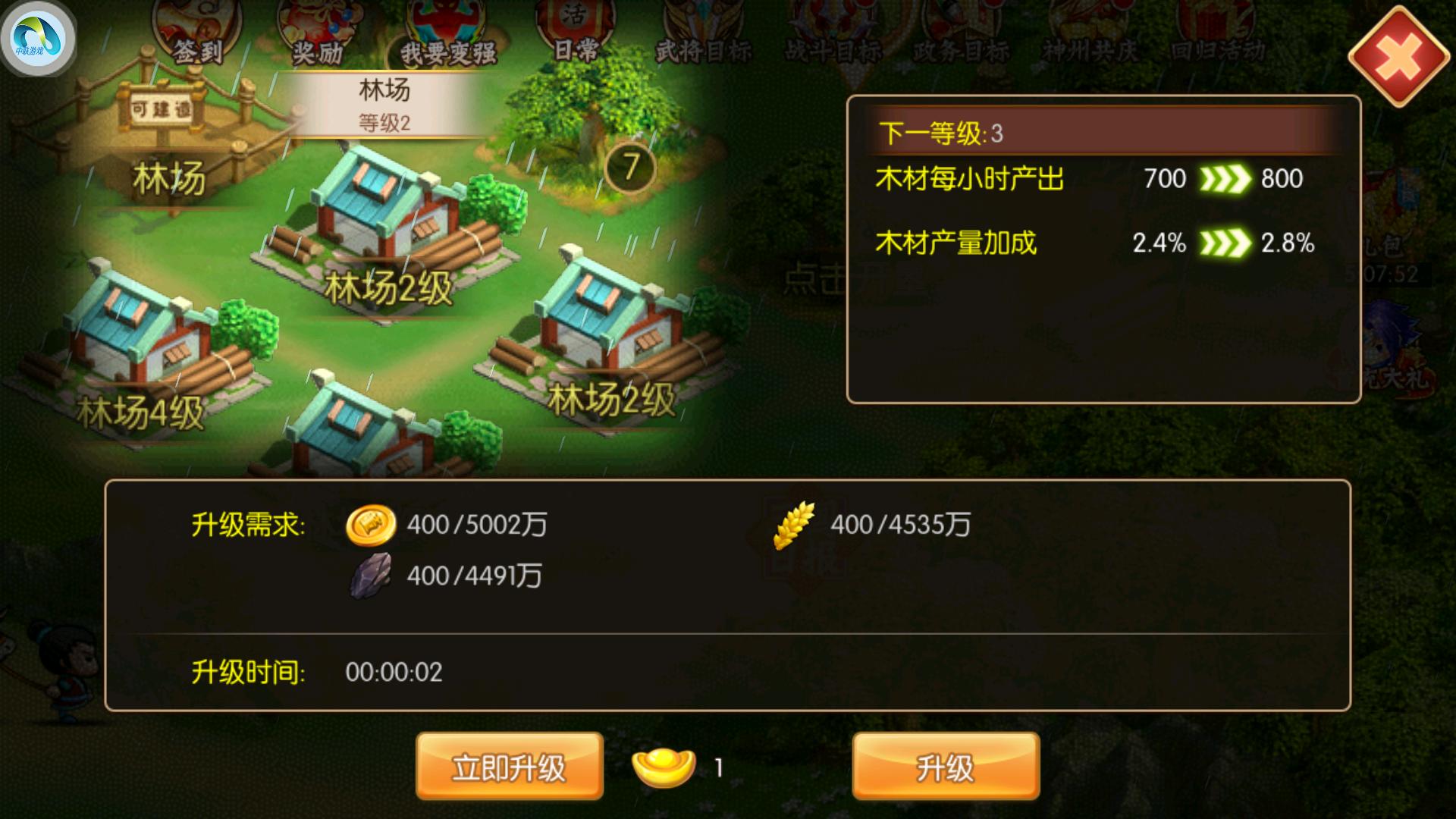Click the 我要变强 strengthen icon
The height and width of the screenshot is (819, 1456).
(x=440, y=30)
